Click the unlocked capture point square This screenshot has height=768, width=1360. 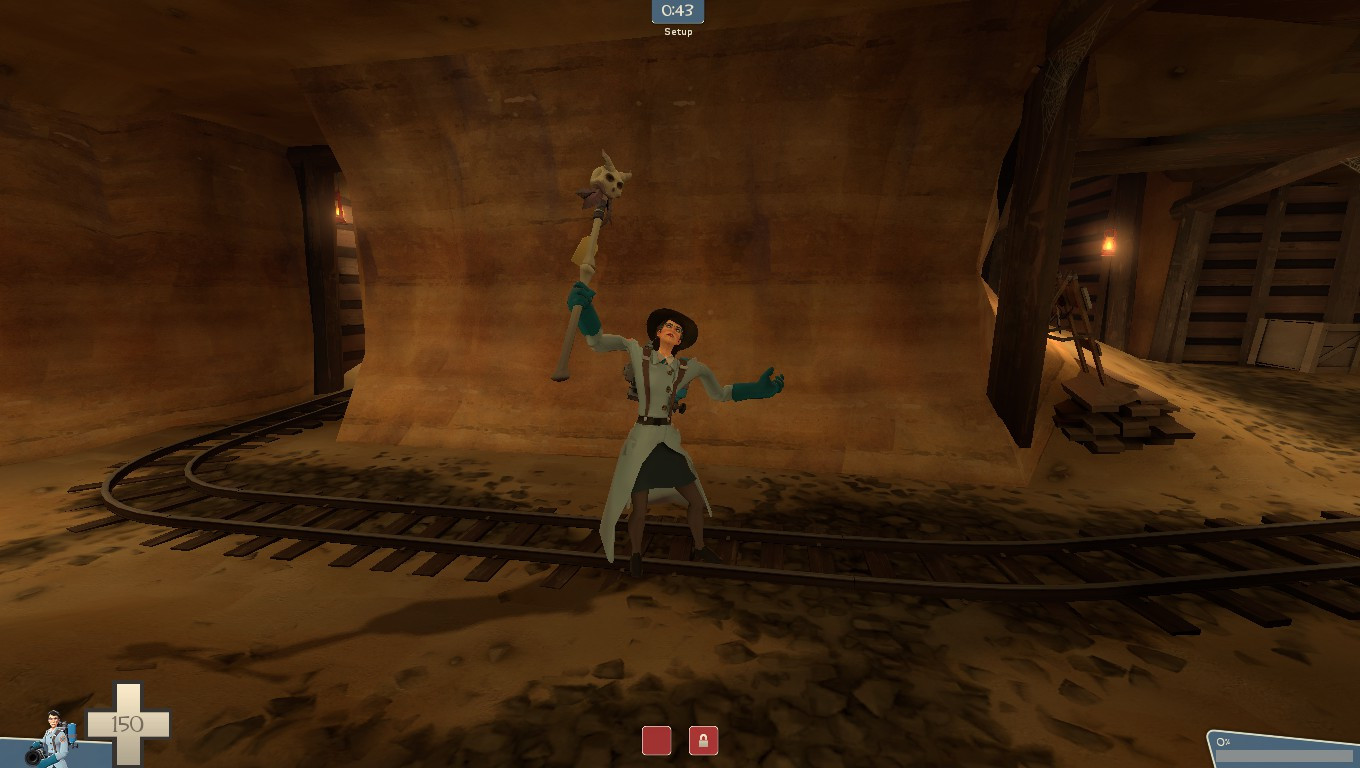(657, 740)
